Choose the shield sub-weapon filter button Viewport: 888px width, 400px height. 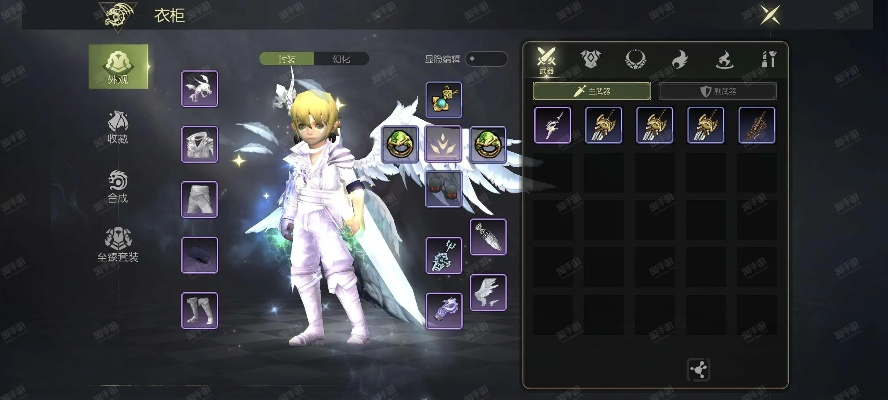717,91
